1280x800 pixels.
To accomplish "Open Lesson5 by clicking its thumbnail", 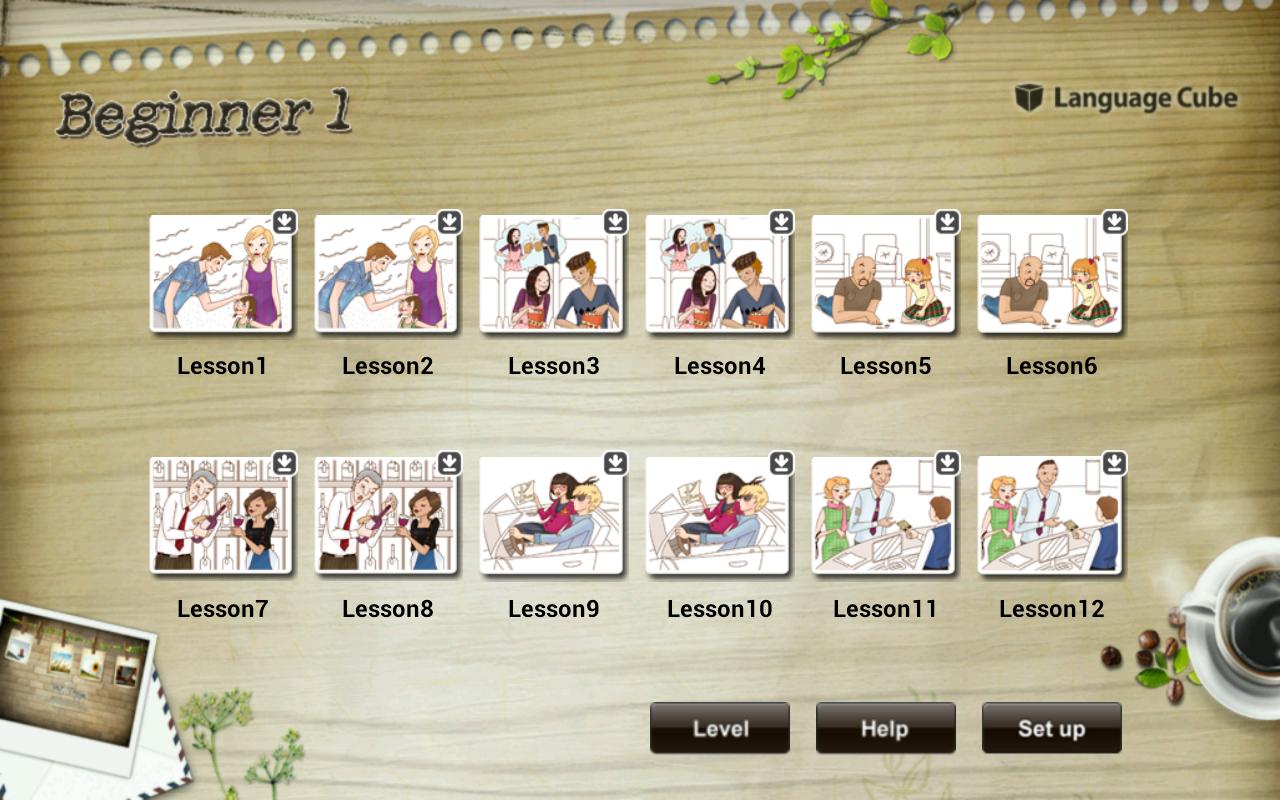I will pos(884,275).
